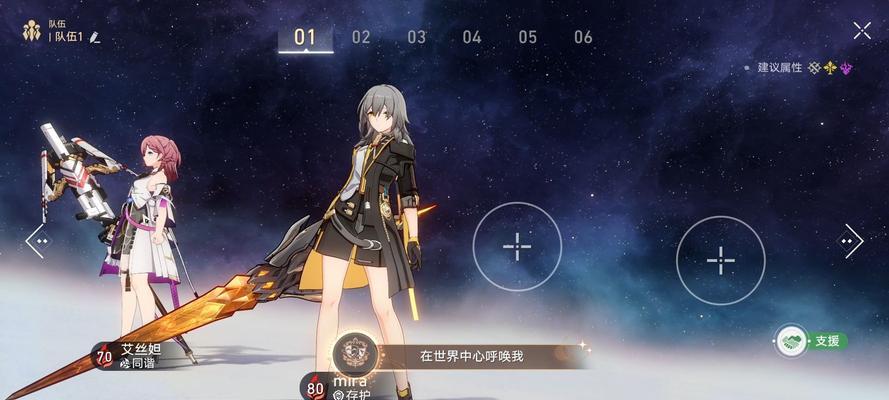Go to the previous team with the left arrow
This screenshot has width=889, height=400.
(36, 241)
